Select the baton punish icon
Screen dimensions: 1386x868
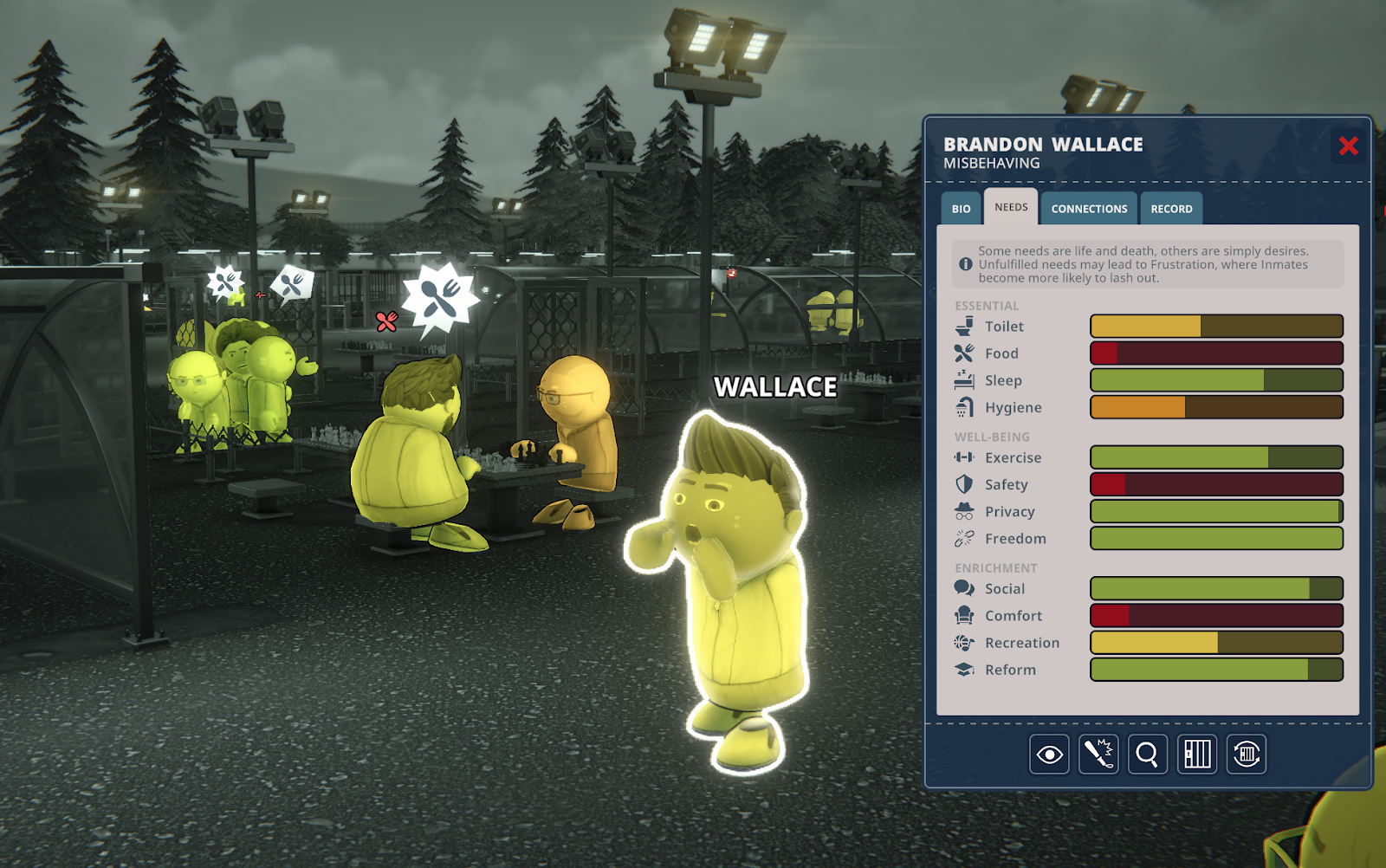click(x=1098, y=755)
